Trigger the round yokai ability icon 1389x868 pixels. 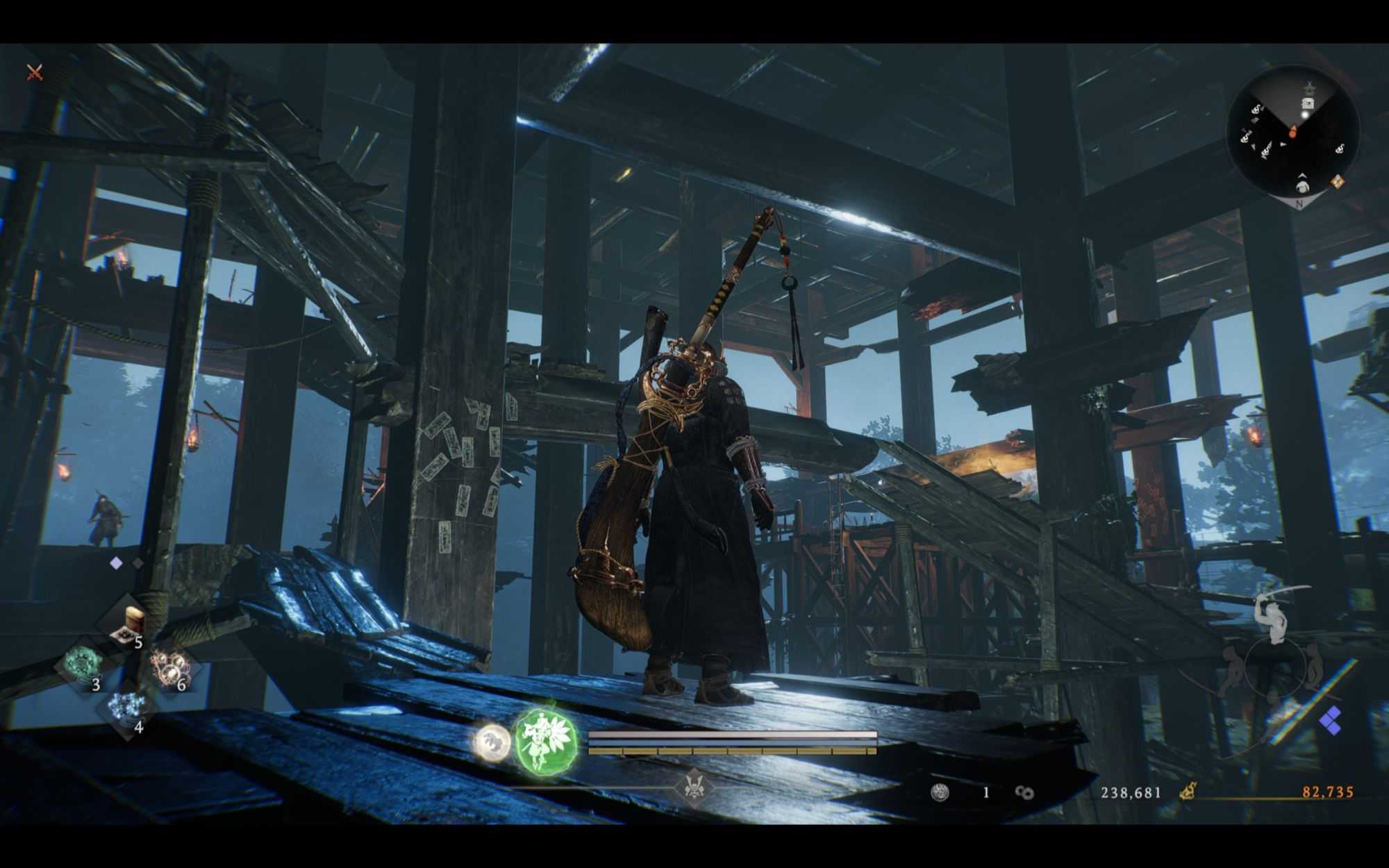tap(492, 741)
